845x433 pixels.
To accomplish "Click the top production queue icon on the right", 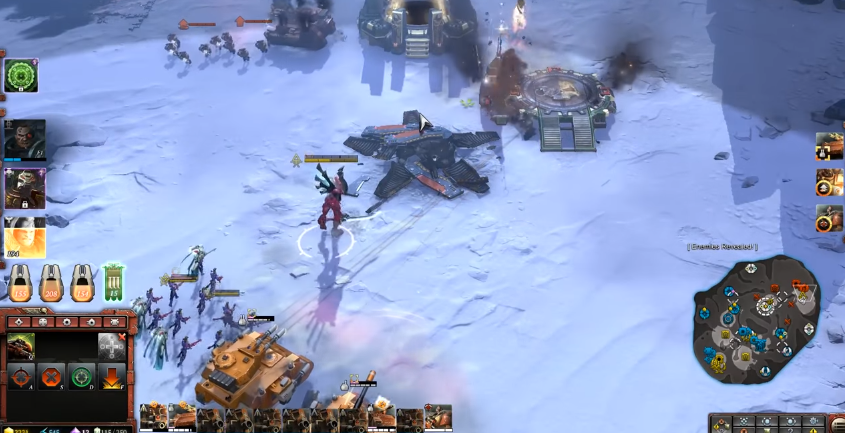I will coord(829,147).
